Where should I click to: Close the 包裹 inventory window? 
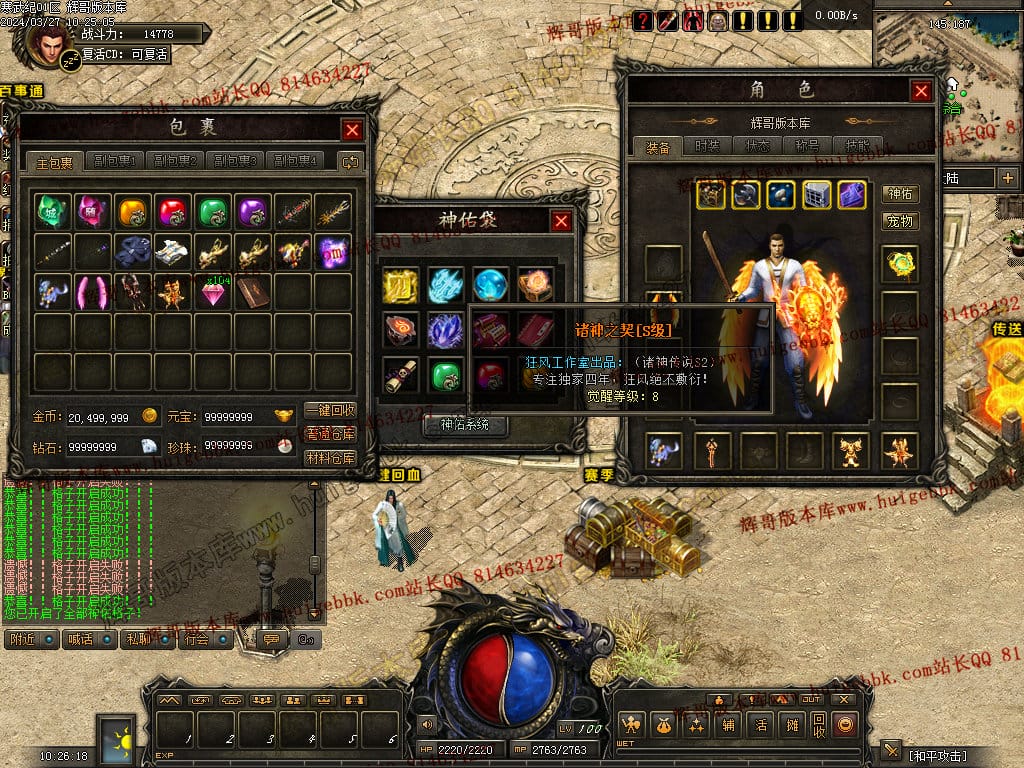pos(352,130)
